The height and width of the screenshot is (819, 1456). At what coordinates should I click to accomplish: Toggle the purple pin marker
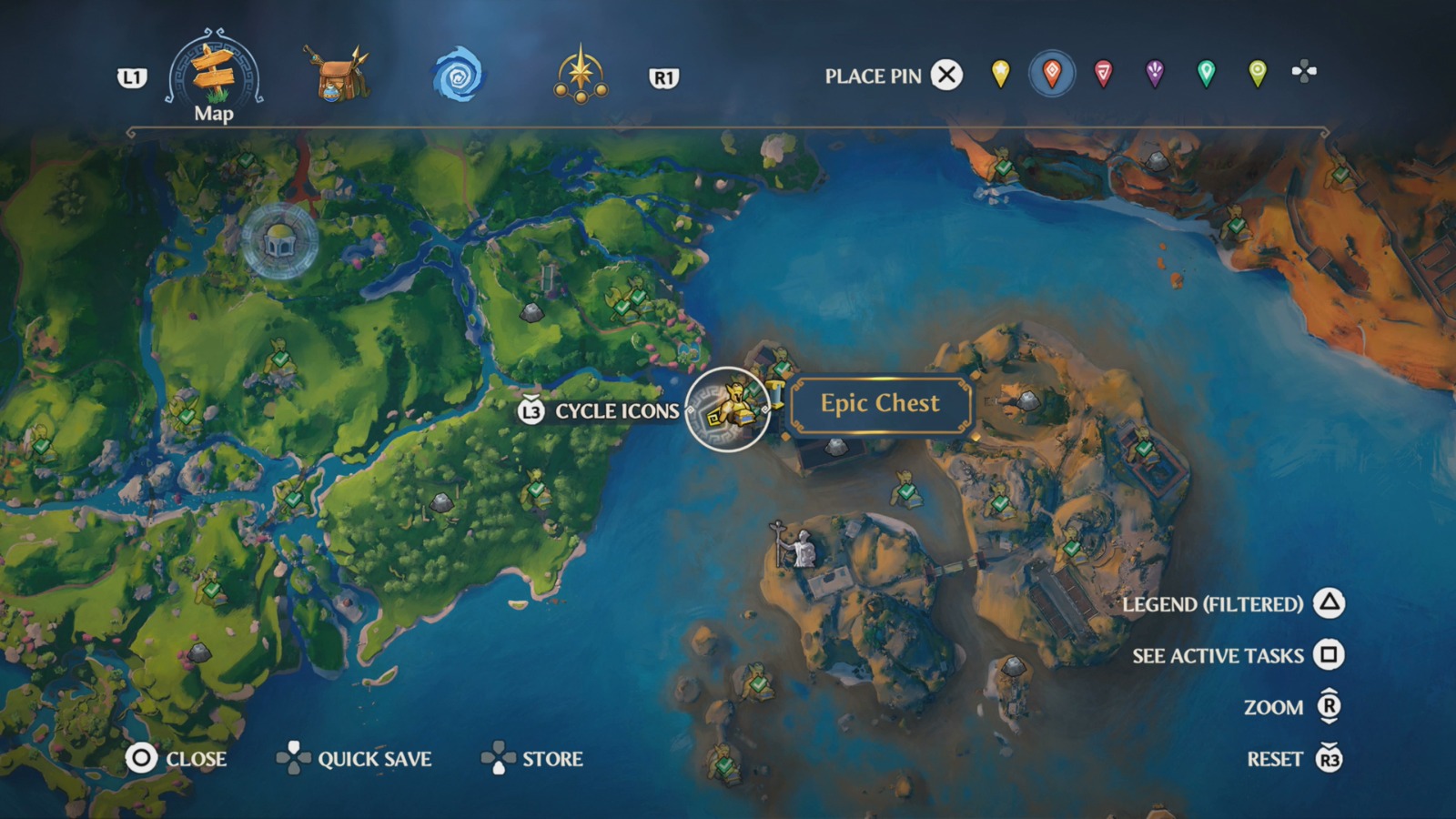1154,76
